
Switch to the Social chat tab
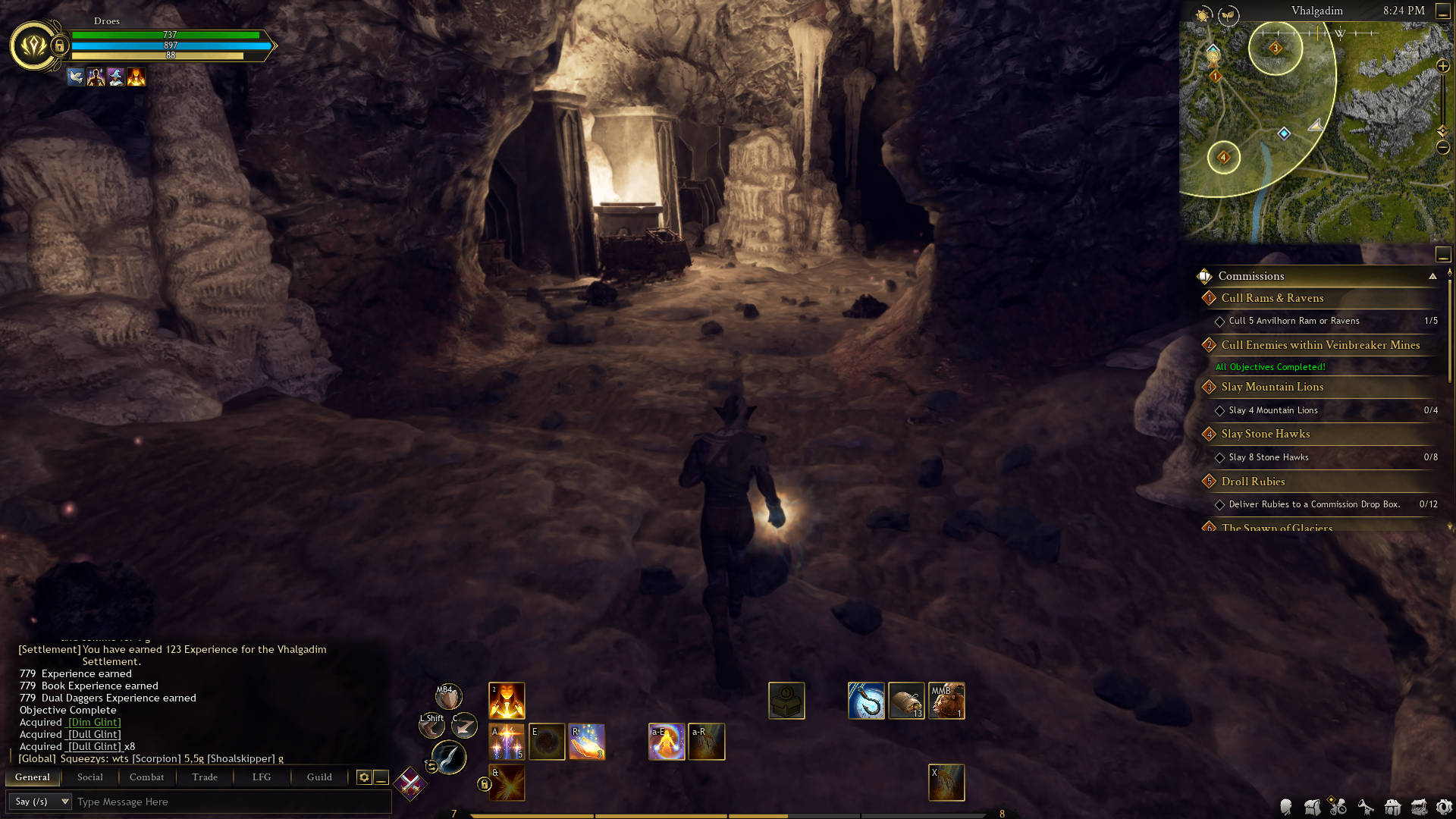[89, 777]
